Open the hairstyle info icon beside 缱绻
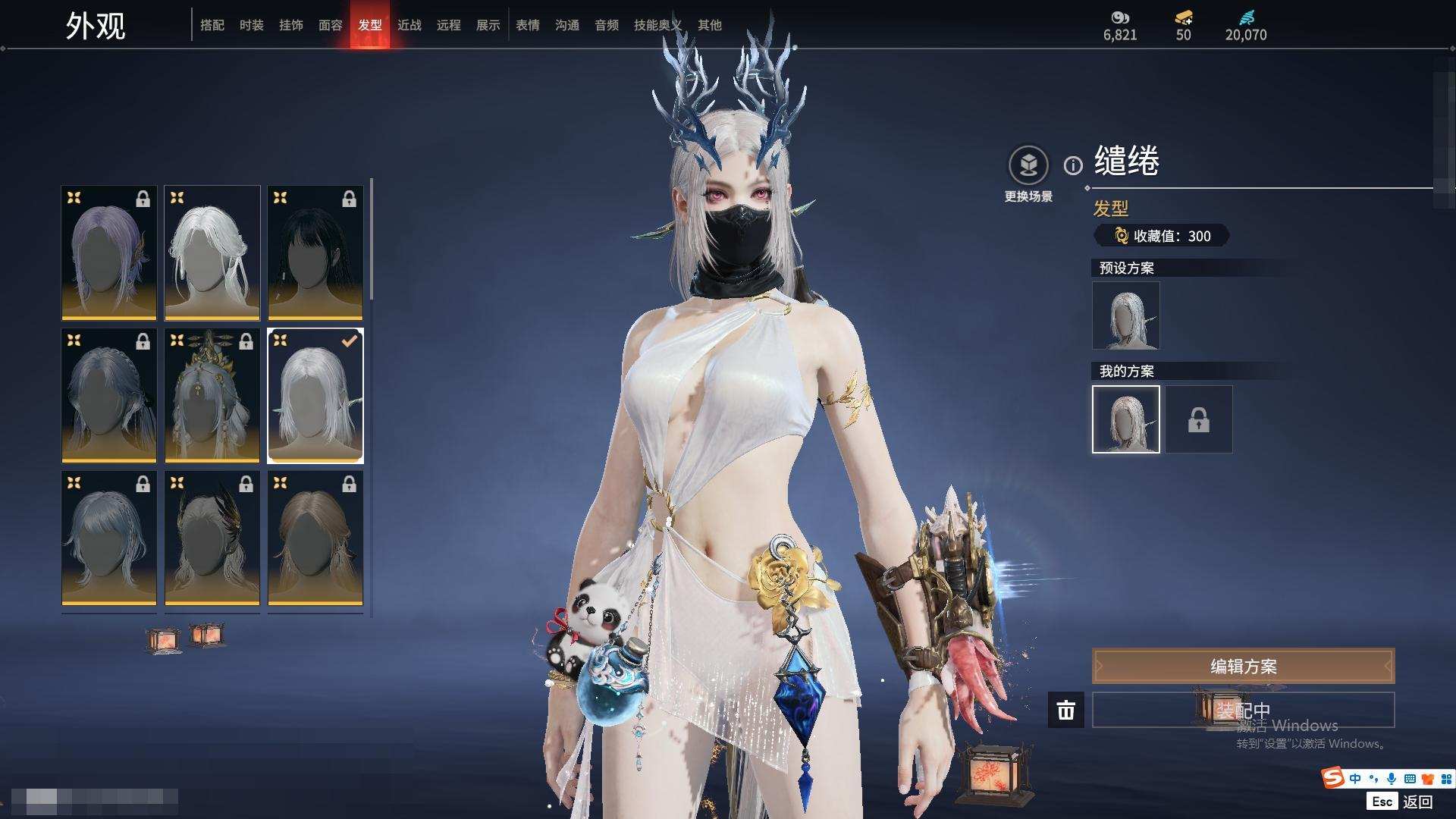 pyautogui.click(x=1073, y=165)
